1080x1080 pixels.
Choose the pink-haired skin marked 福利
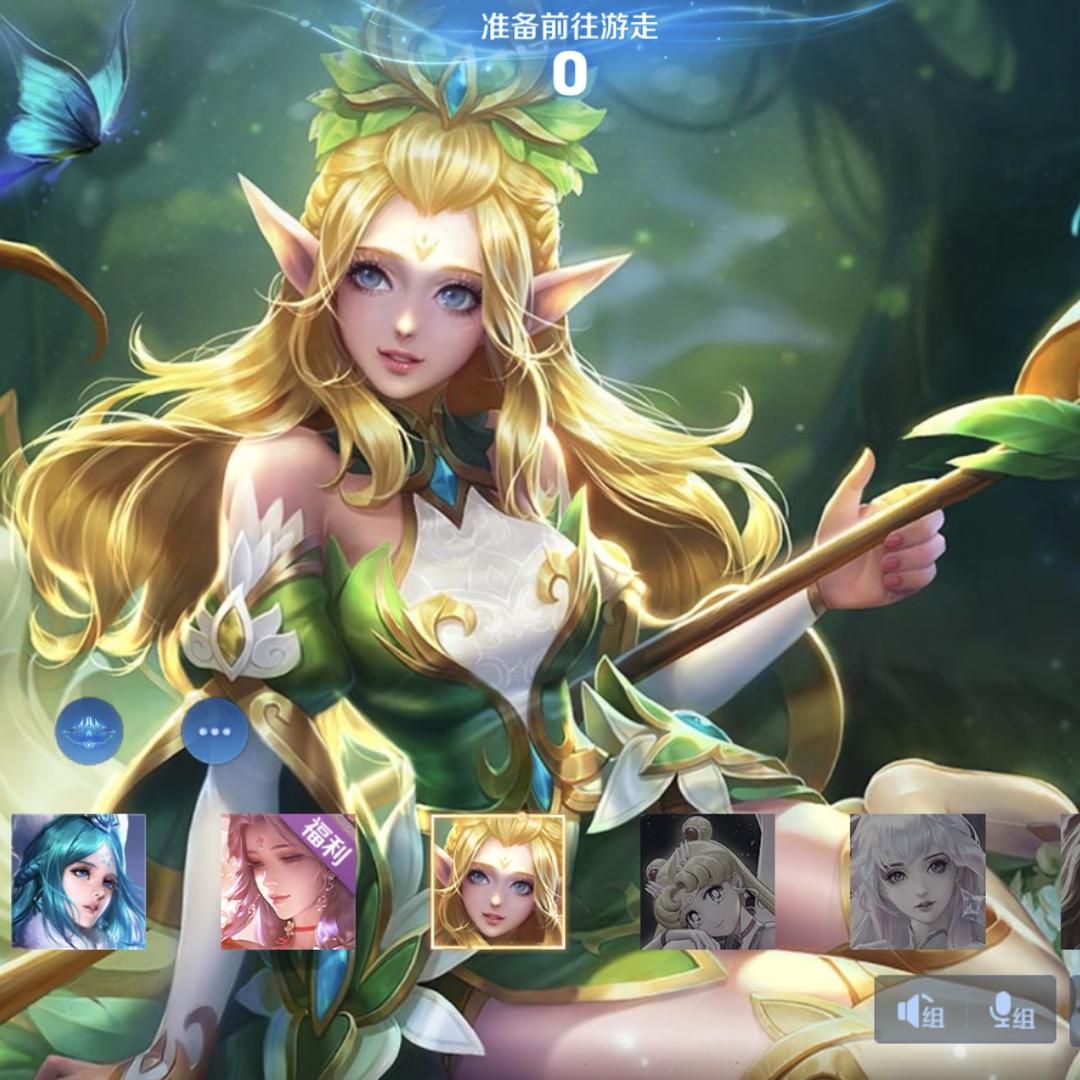click(288, 881)
